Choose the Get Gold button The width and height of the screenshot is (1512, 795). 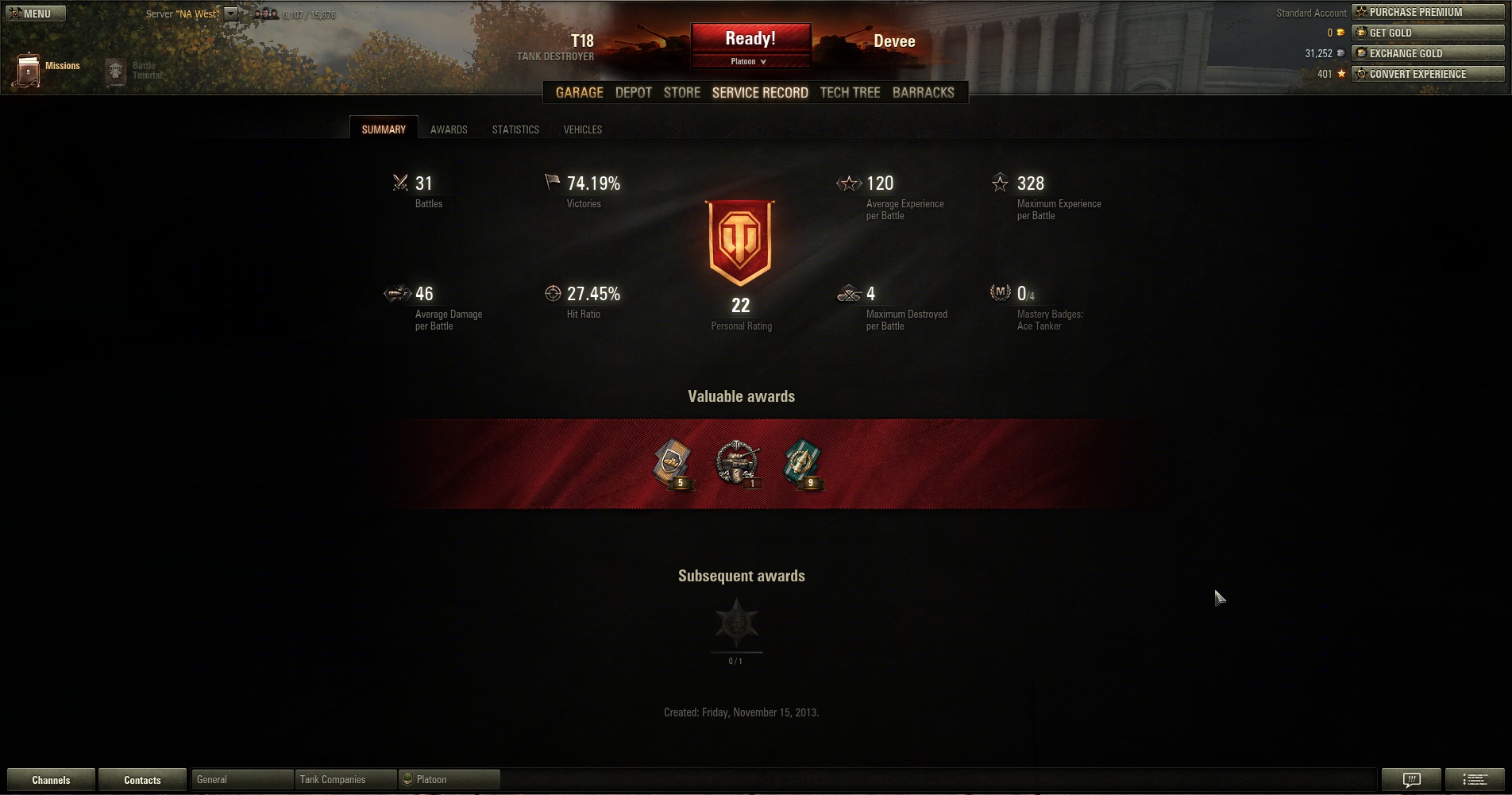(1427, 33)
